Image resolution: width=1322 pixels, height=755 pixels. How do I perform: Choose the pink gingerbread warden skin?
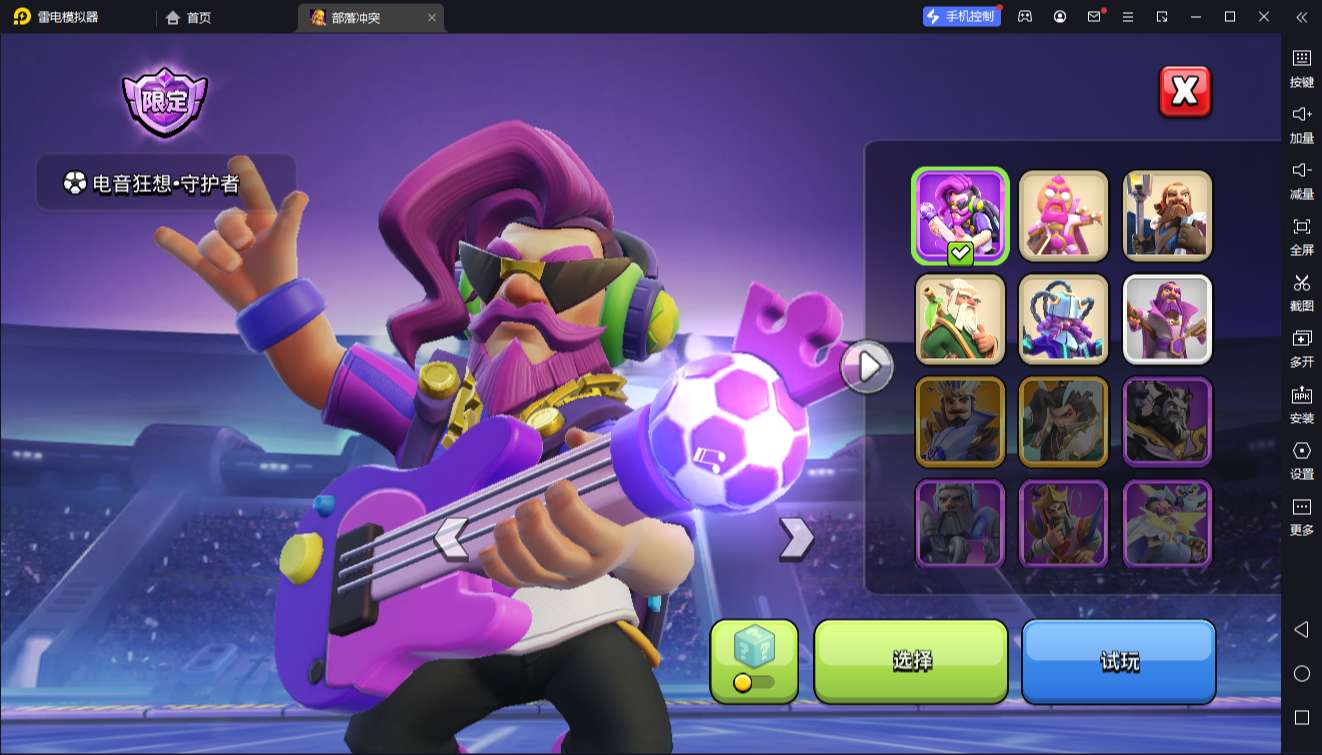tap(1063, 216)
